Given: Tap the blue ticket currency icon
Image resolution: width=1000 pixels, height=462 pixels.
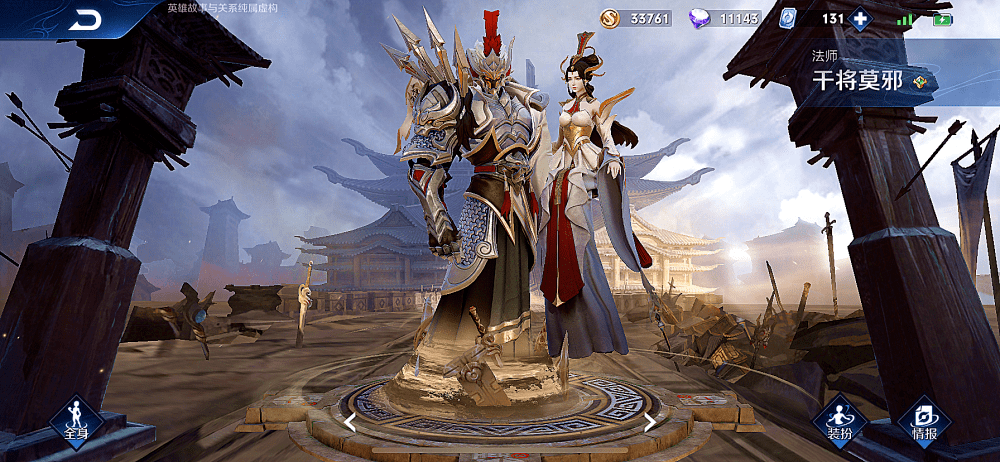Looking at the screenshot, I should pos(787,18).
